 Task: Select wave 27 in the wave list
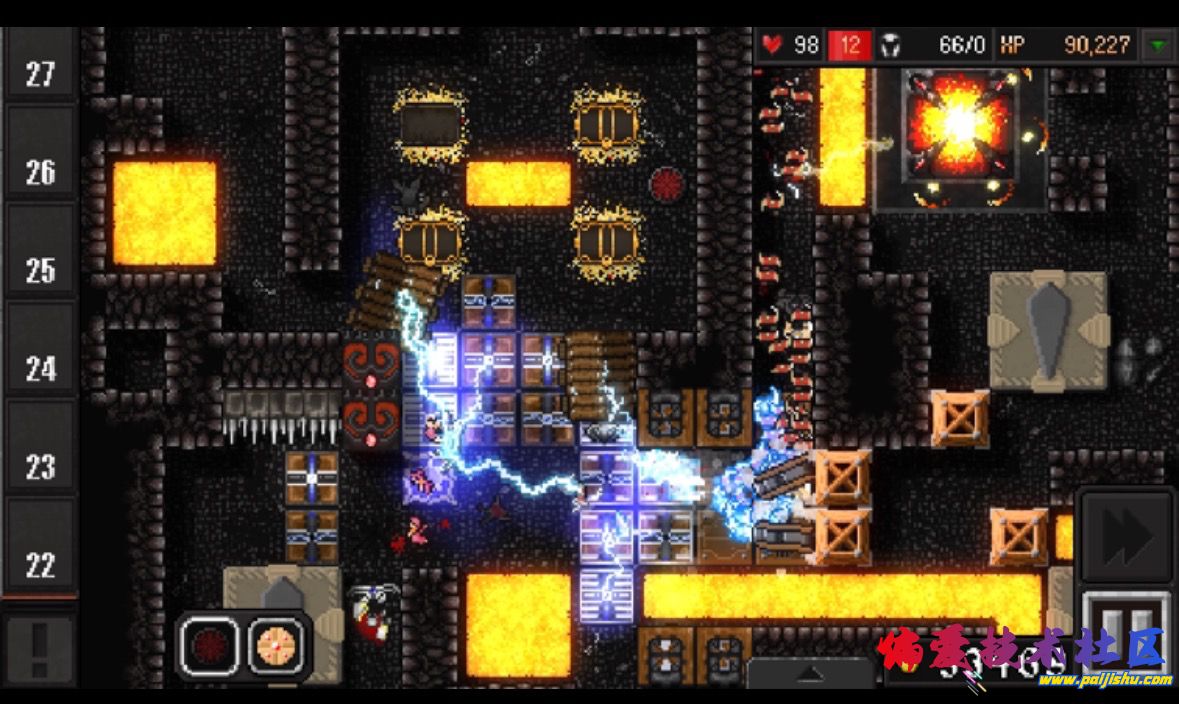tap(40, 74)
